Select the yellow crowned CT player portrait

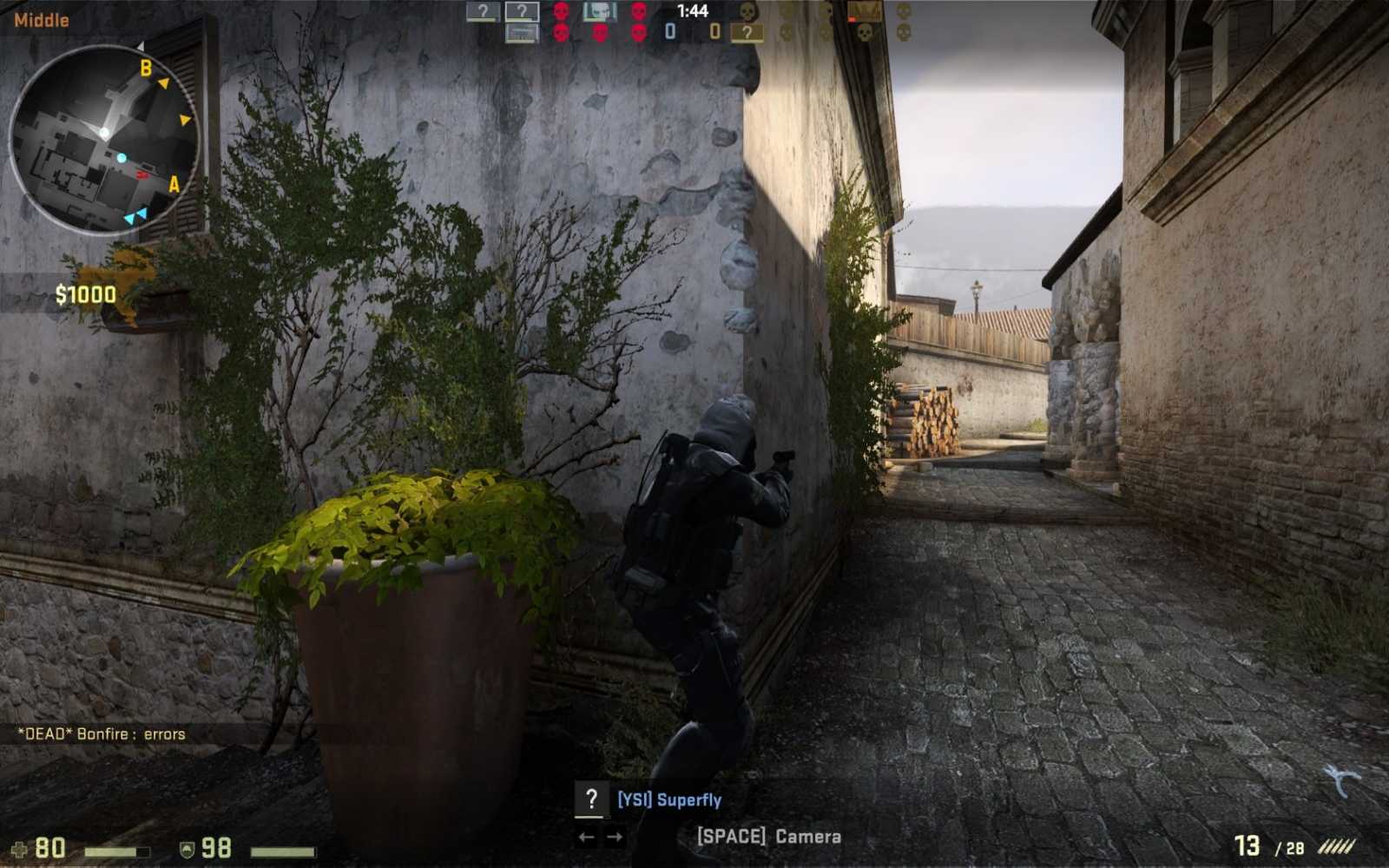tap(865, 11)
